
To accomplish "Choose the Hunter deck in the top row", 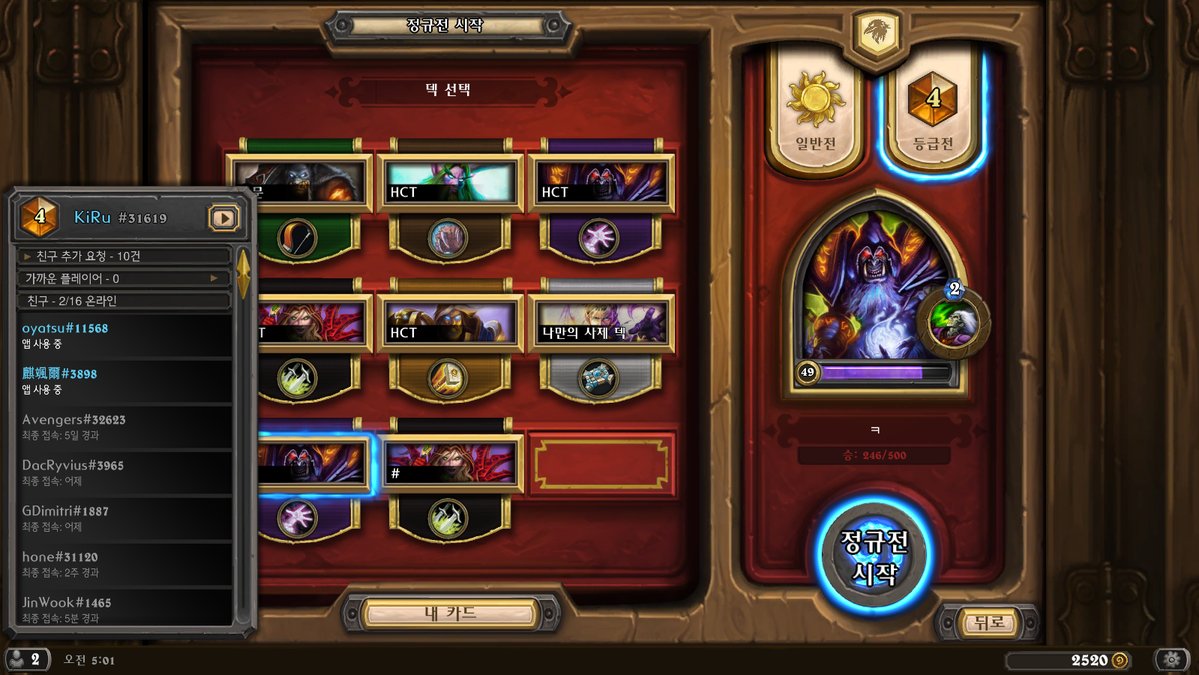I will (x=298, y=185).
